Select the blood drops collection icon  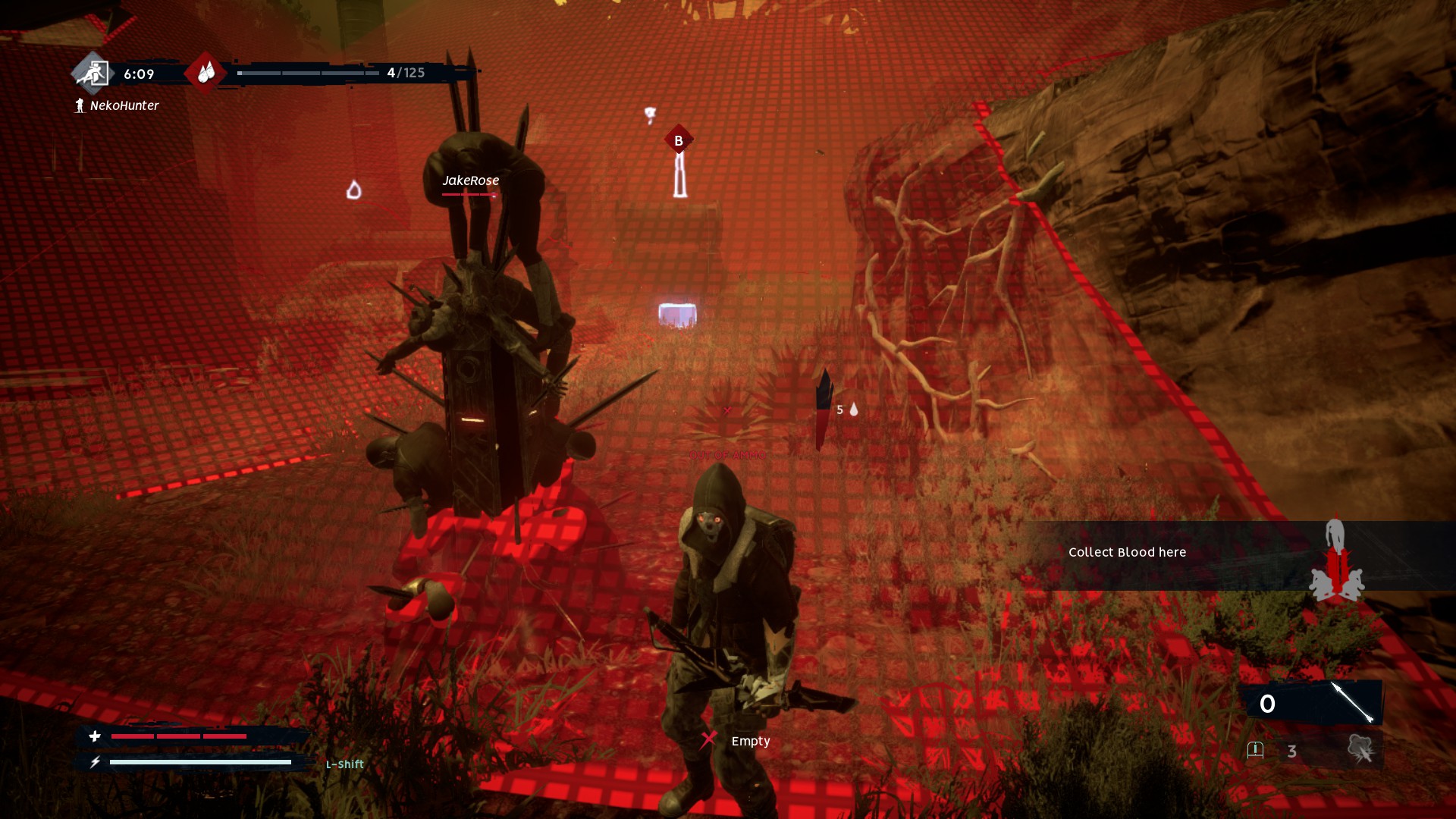(x=206, y=73)
